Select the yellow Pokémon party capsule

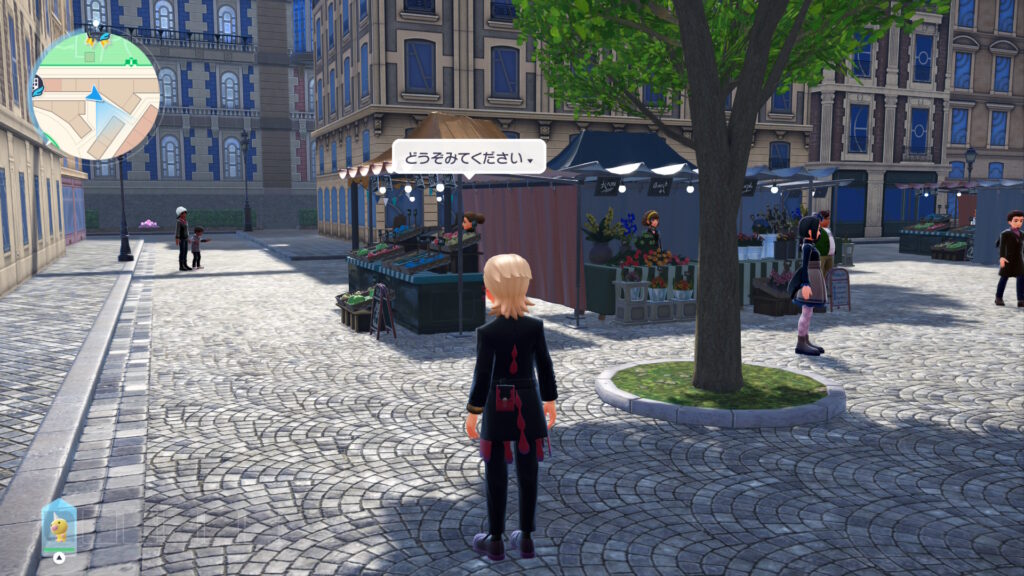click(59, 526)
